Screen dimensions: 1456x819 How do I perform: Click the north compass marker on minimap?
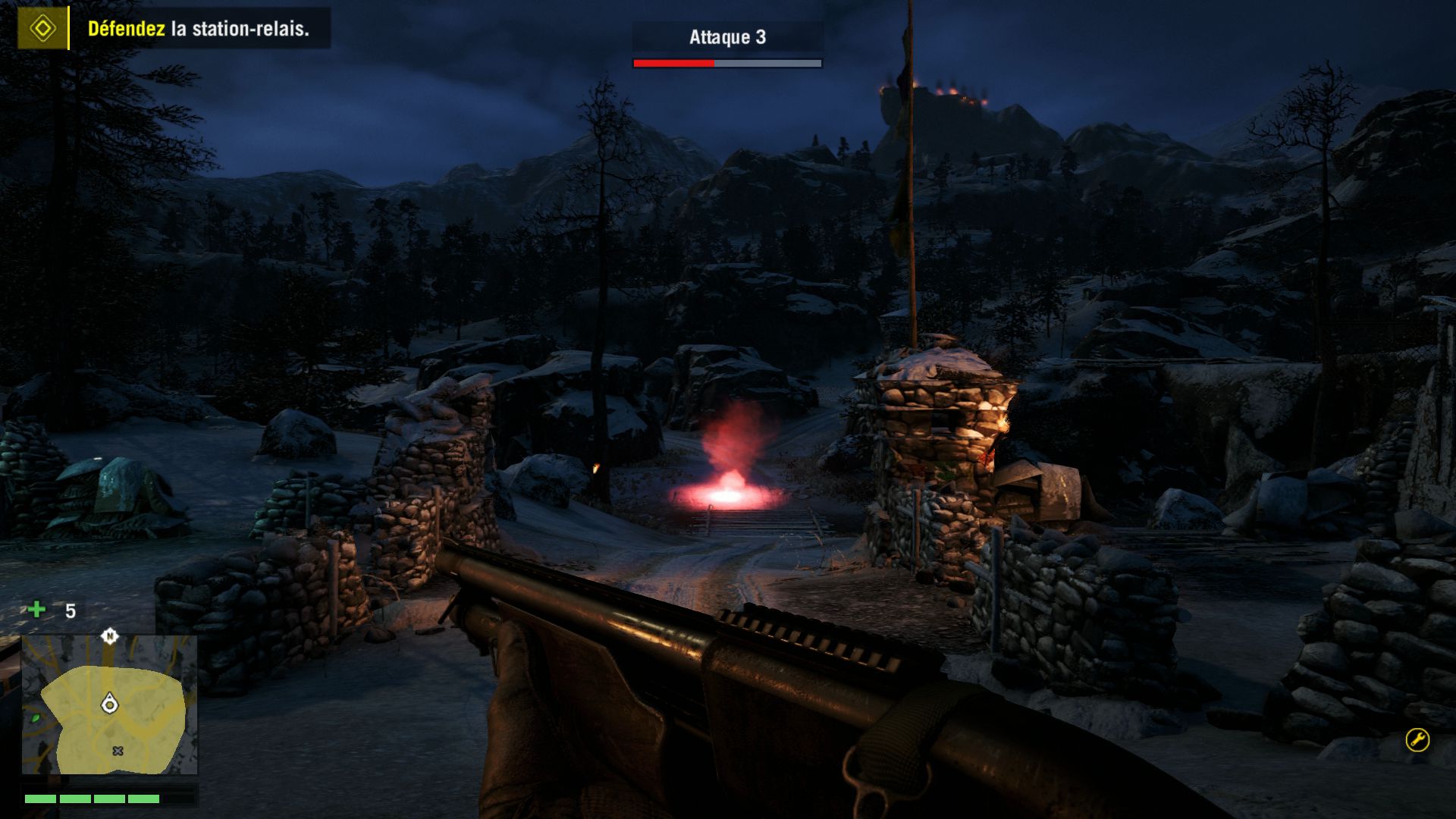(x=110, y=635)
